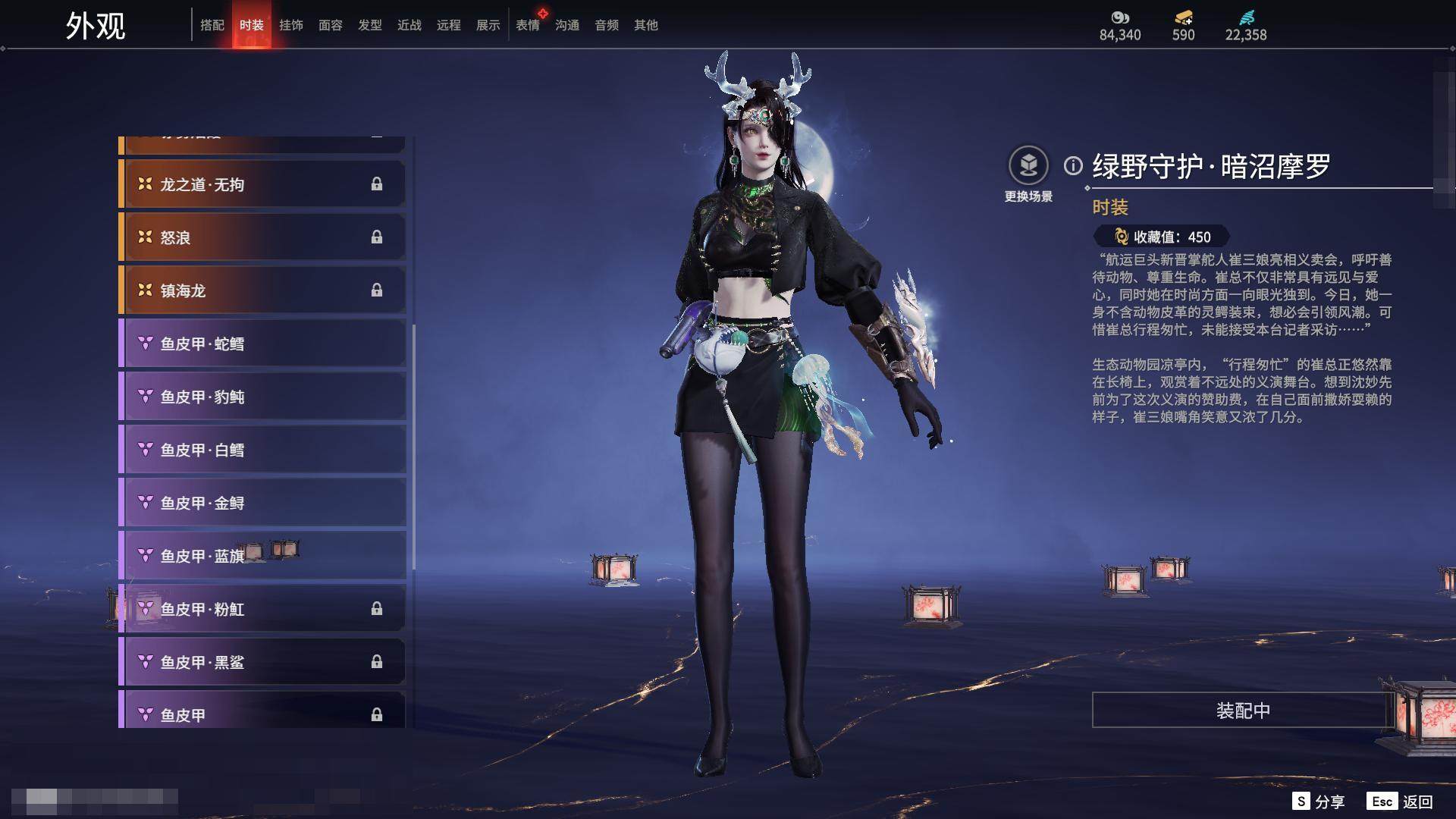Open the info icon beside outfit title
Viewport: 1456px width, 819px height.
click(x=1073, y=165)
